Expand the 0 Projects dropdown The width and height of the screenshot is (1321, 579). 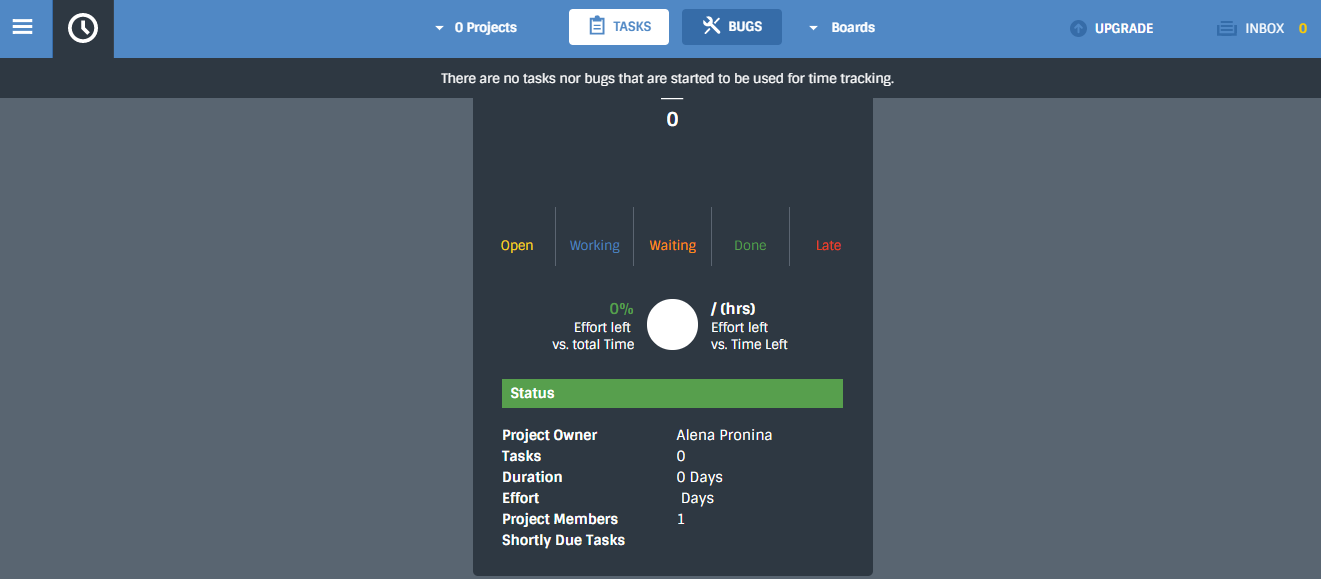pos(476,28)
